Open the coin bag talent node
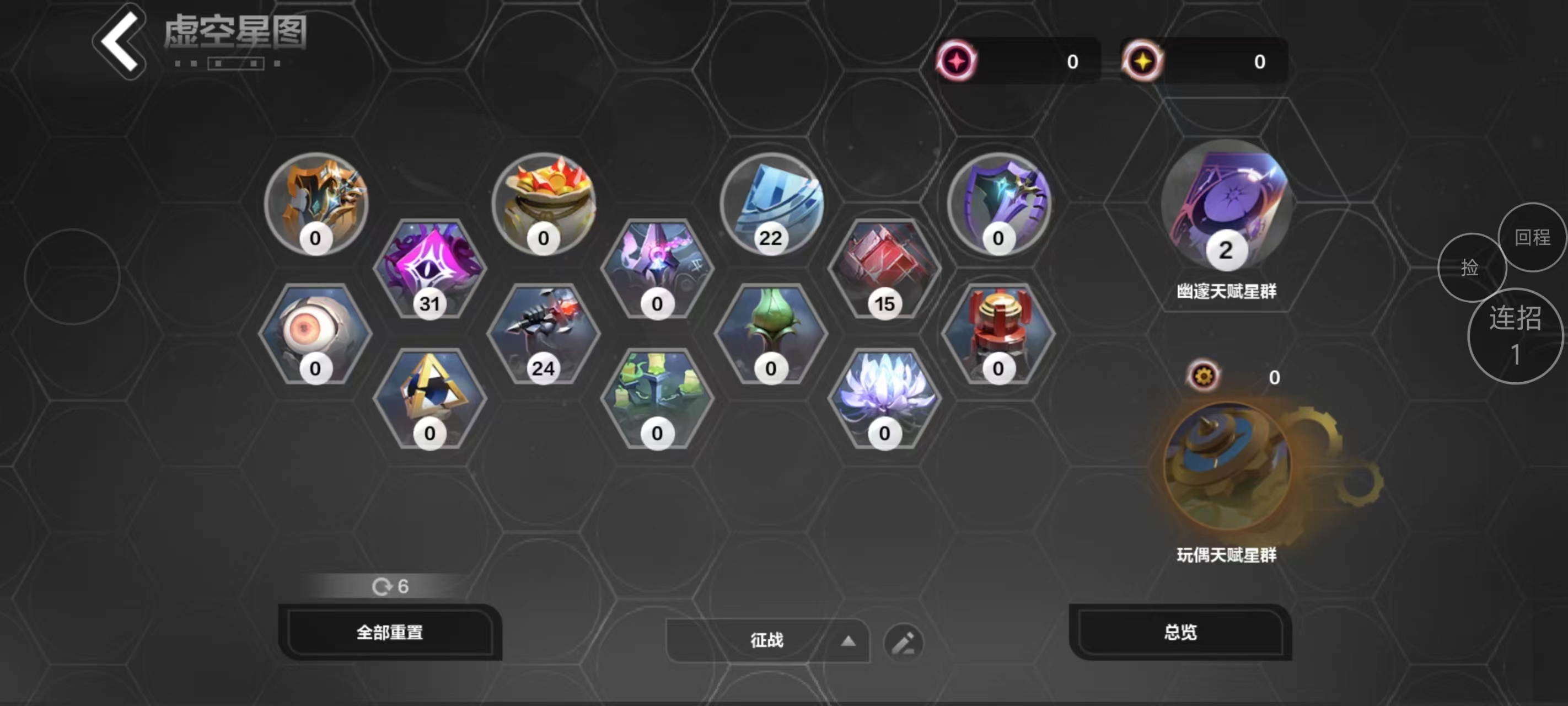Viewport: 1568px width, 706px height. (x=544, y=205)
